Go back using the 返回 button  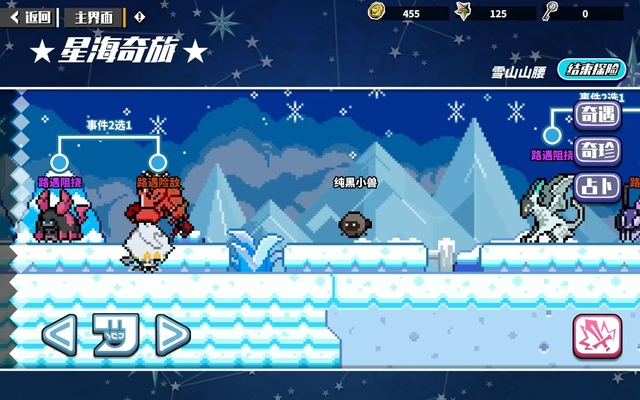[x=31, y=16]
